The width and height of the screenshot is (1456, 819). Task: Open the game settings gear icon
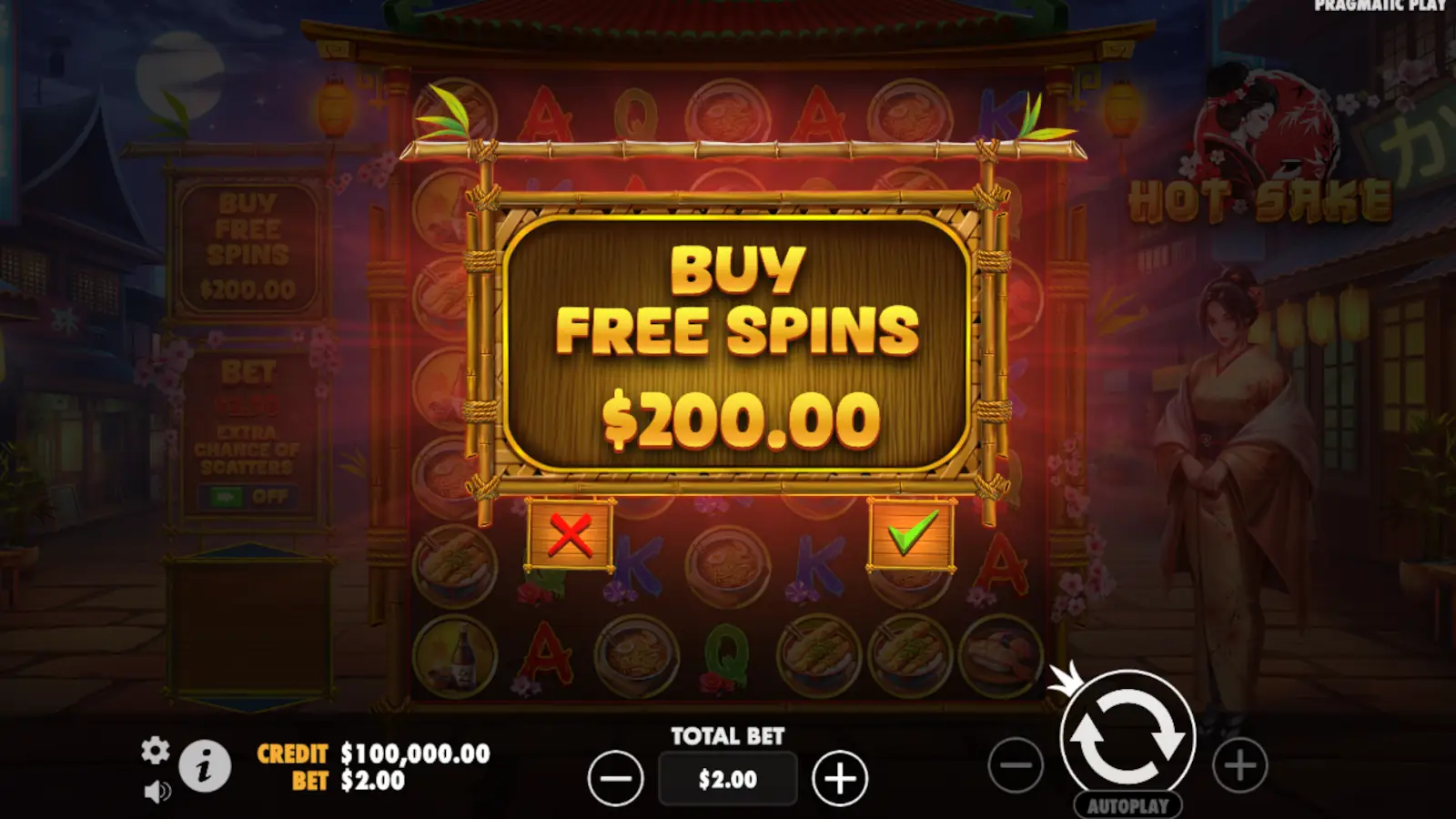click(x=157, y=752)
